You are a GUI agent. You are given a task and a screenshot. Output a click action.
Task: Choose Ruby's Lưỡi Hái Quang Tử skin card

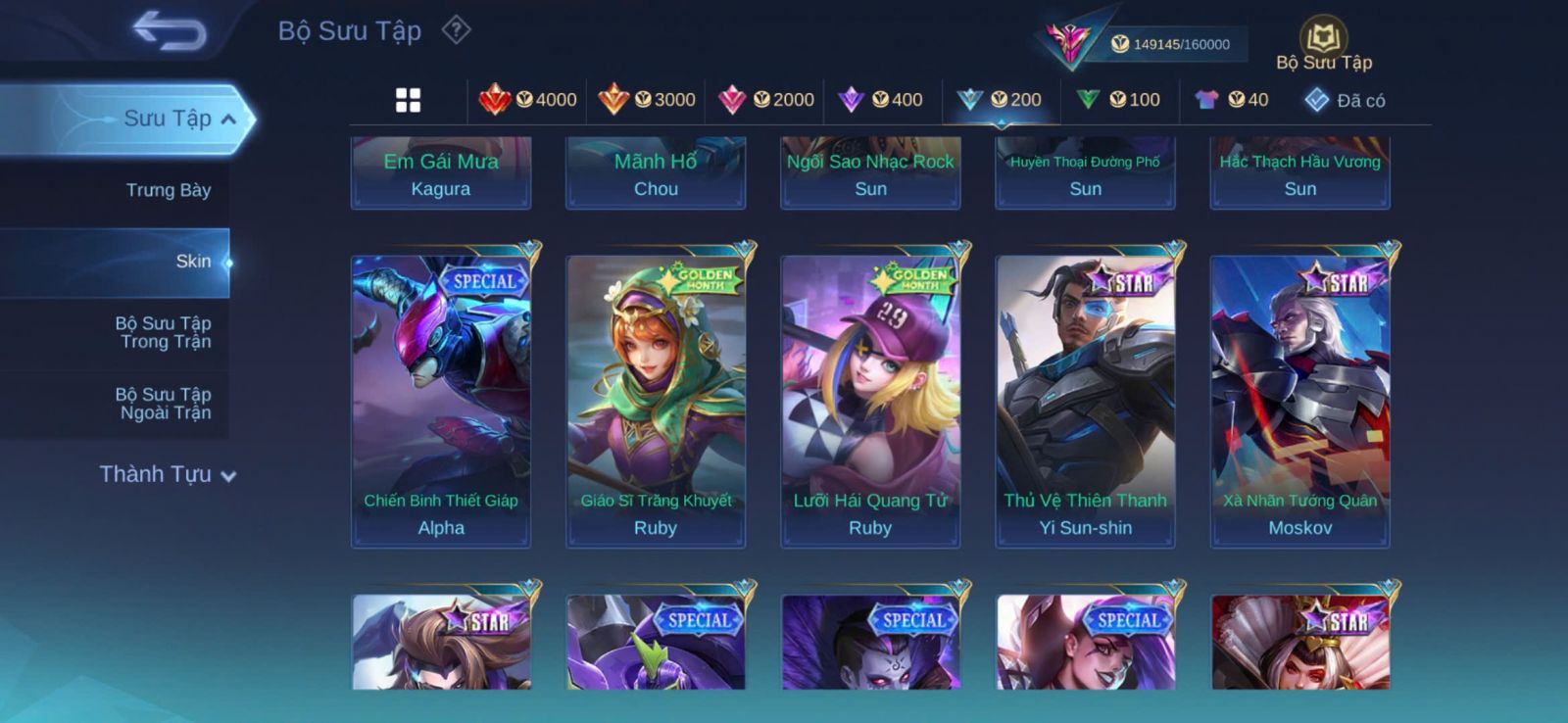[870, 401]
